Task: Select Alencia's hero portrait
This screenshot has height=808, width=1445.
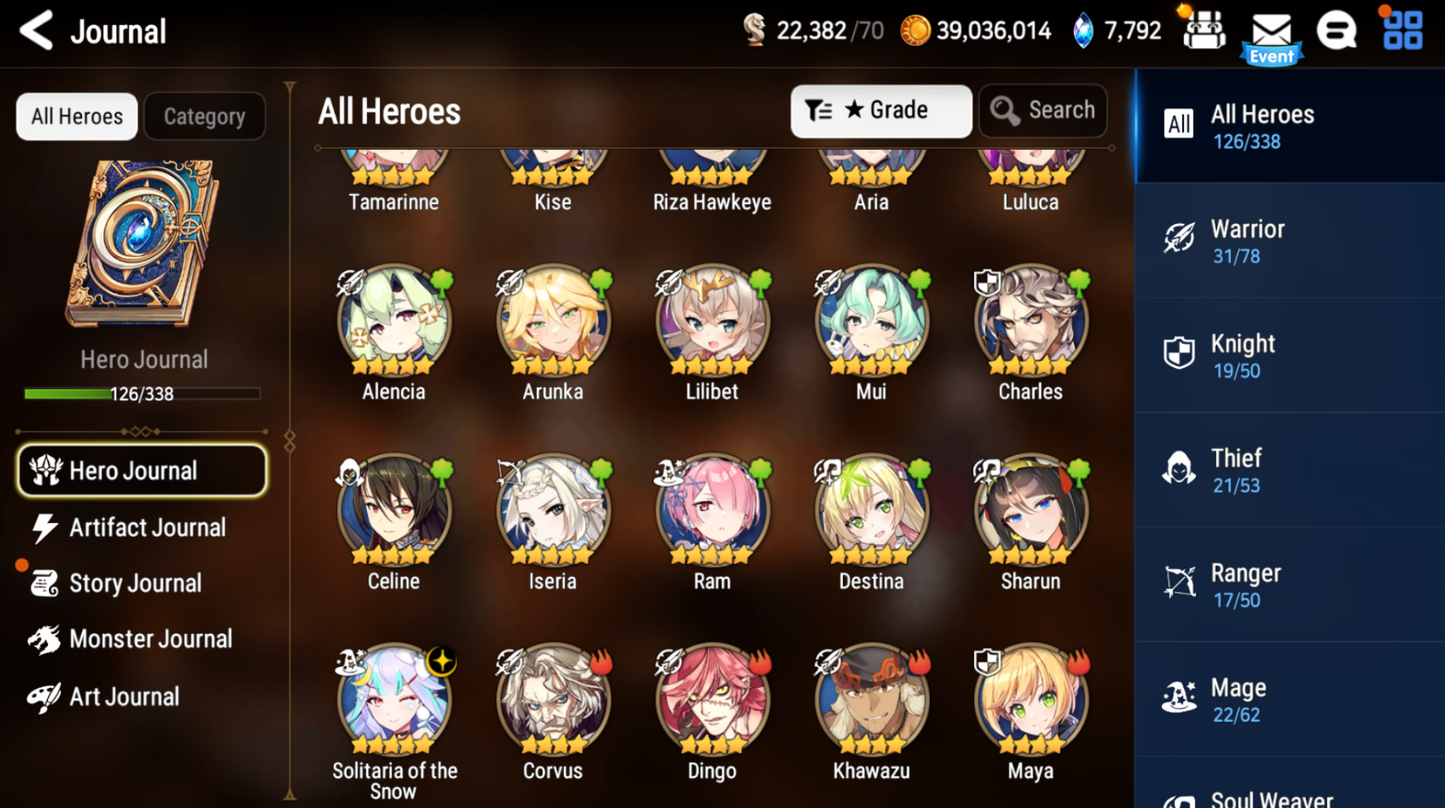Action: 394,322
